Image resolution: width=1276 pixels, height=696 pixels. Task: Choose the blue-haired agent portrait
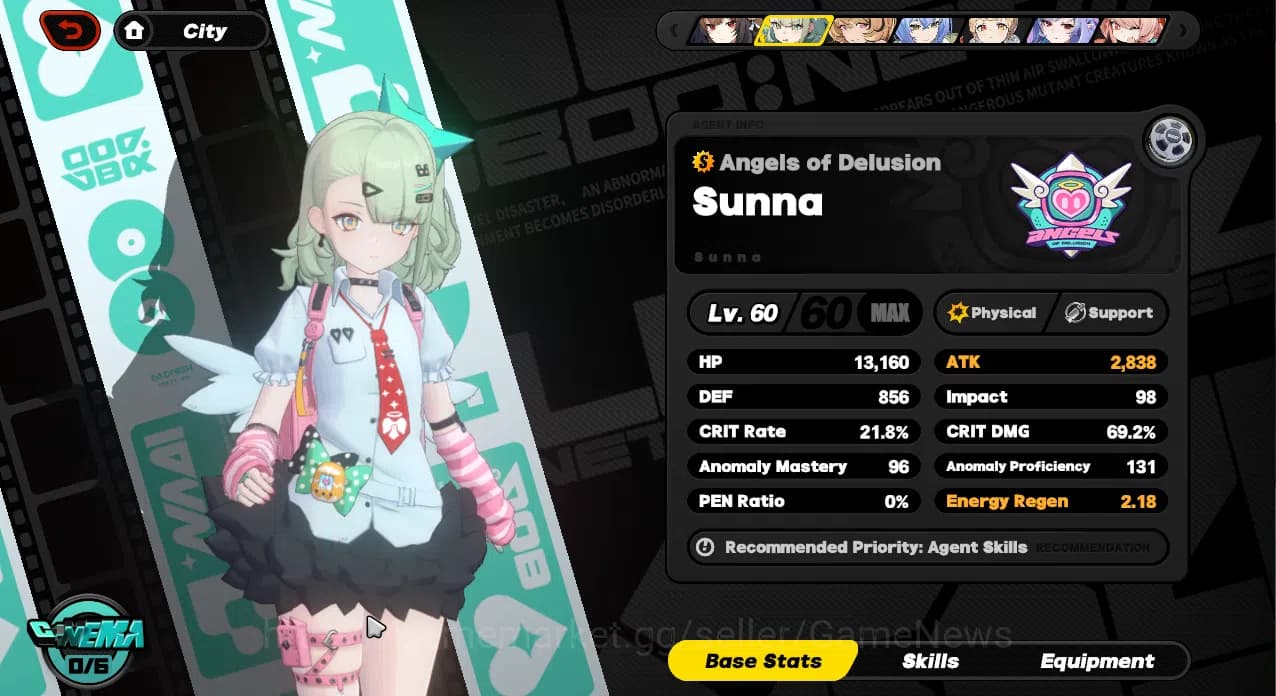point(927,31)
